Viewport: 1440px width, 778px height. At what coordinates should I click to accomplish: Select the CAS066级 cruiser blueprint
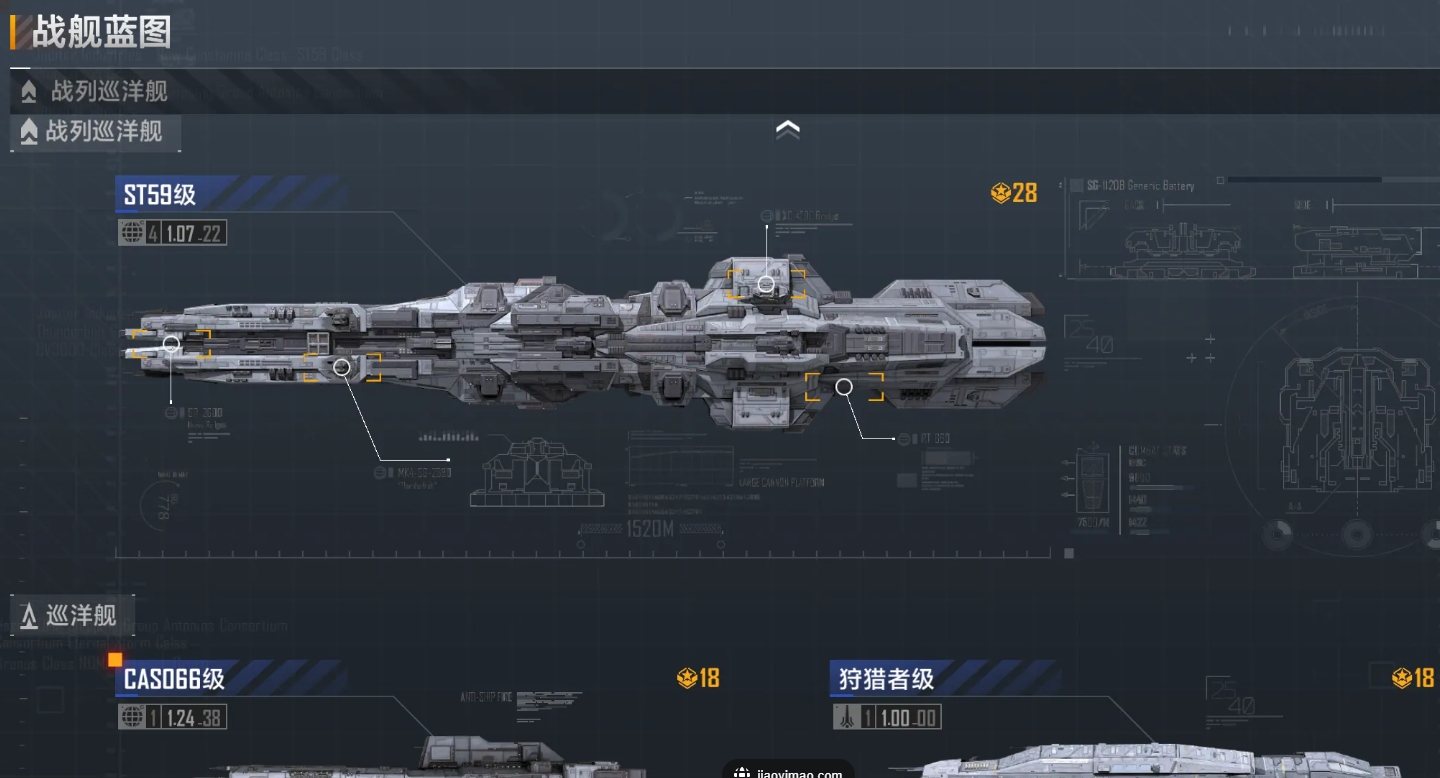click(x=174, y=680)
